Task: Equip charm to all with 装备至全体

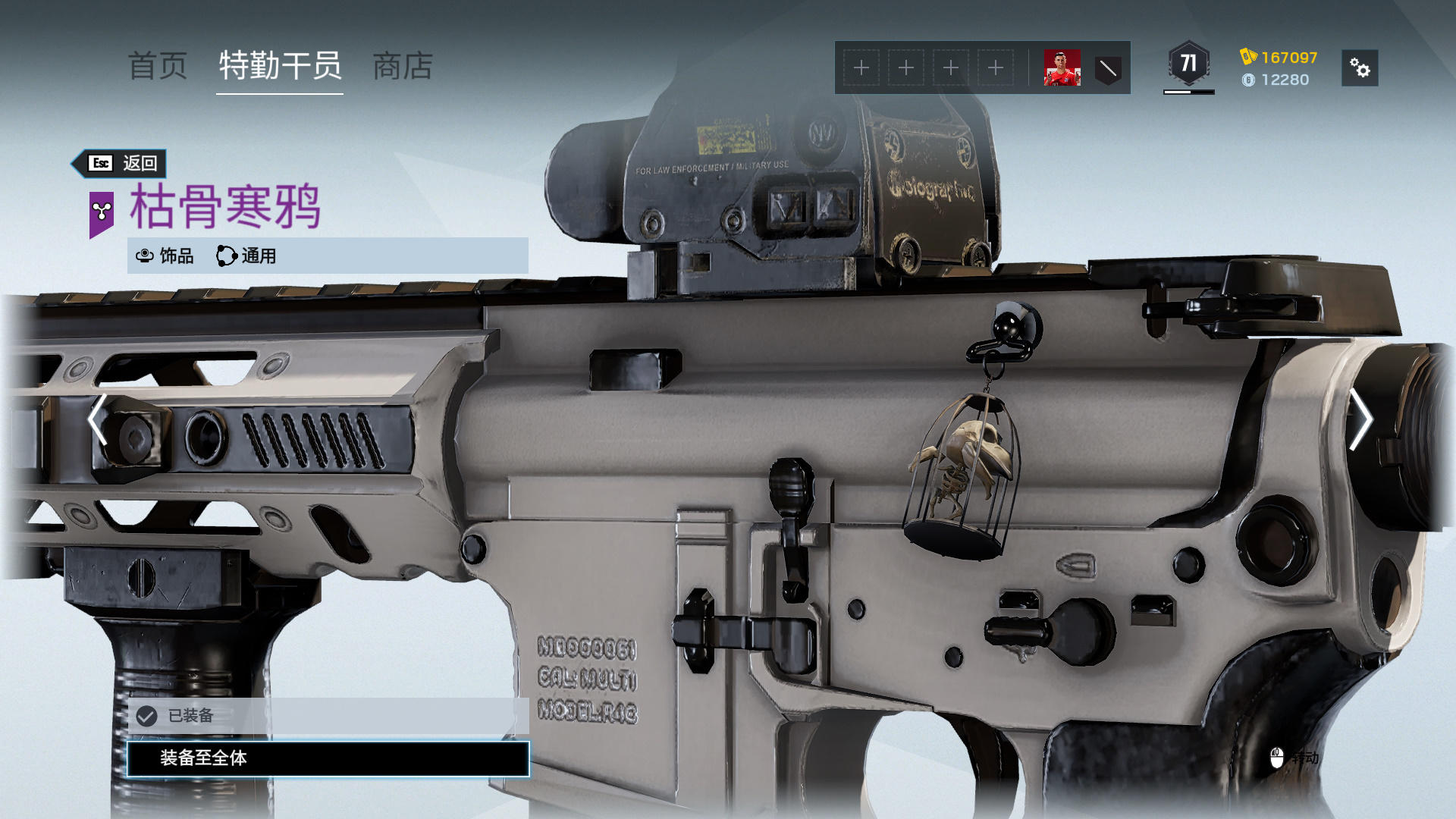Action: (328, 758)
